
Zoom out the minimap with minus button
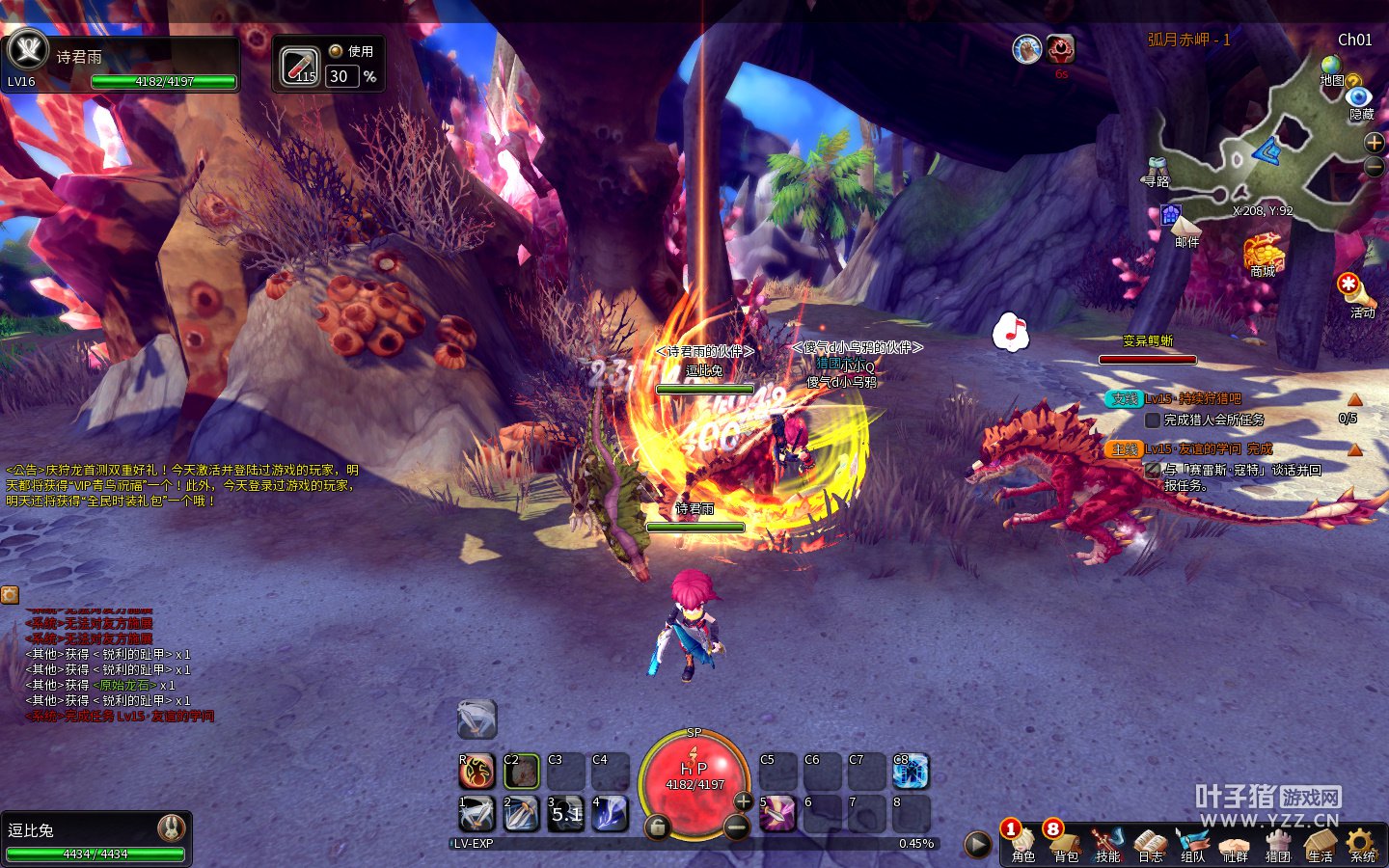pos(1375,167)
